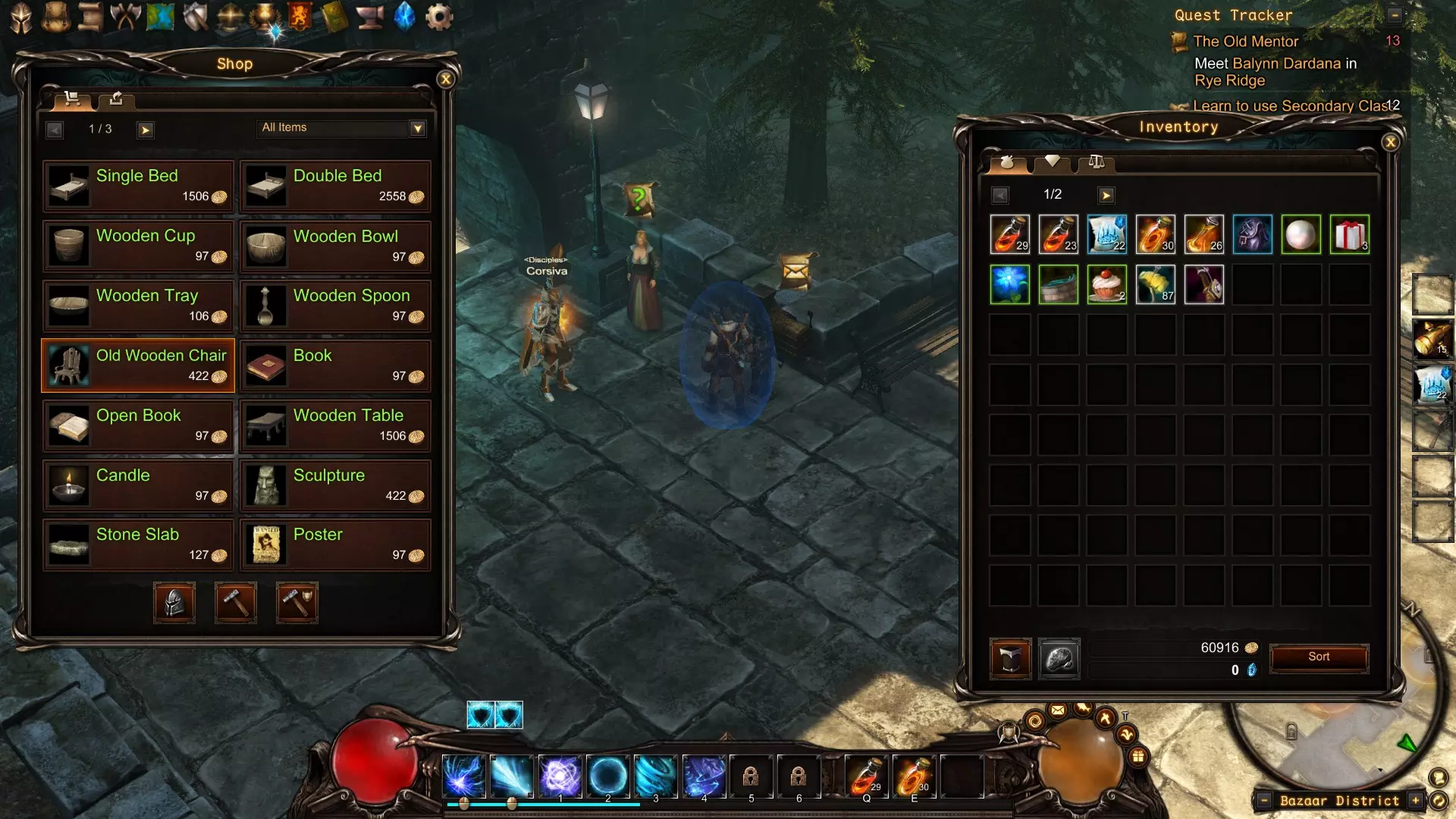
Task: Go to next shop page
Action: (145, 130)
